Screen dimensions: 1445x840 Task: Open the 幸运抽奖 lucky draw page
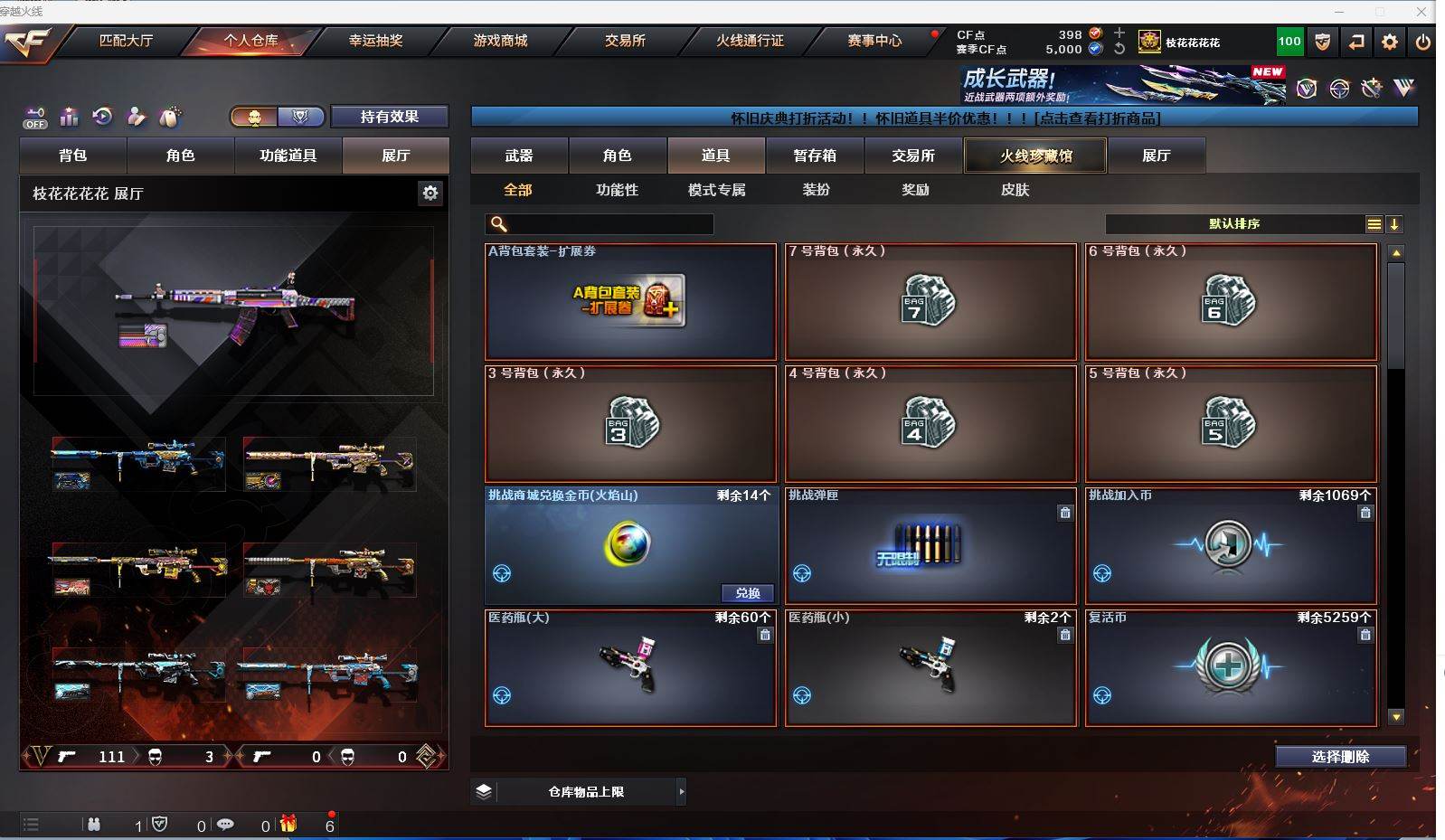(x=375, y=41)
